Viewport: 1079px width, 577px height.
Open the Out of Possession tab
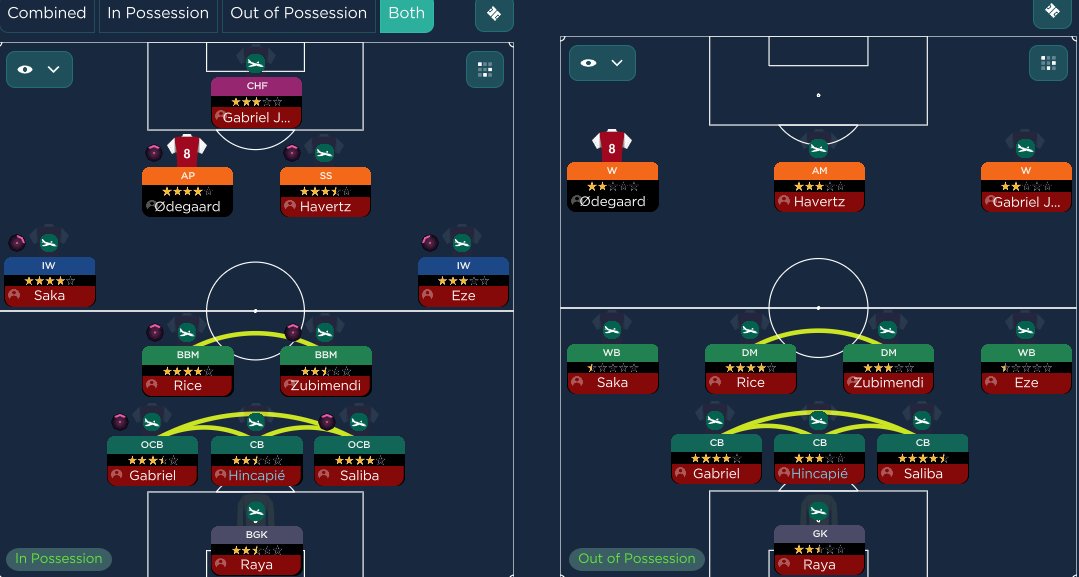(x=298, y=14)
